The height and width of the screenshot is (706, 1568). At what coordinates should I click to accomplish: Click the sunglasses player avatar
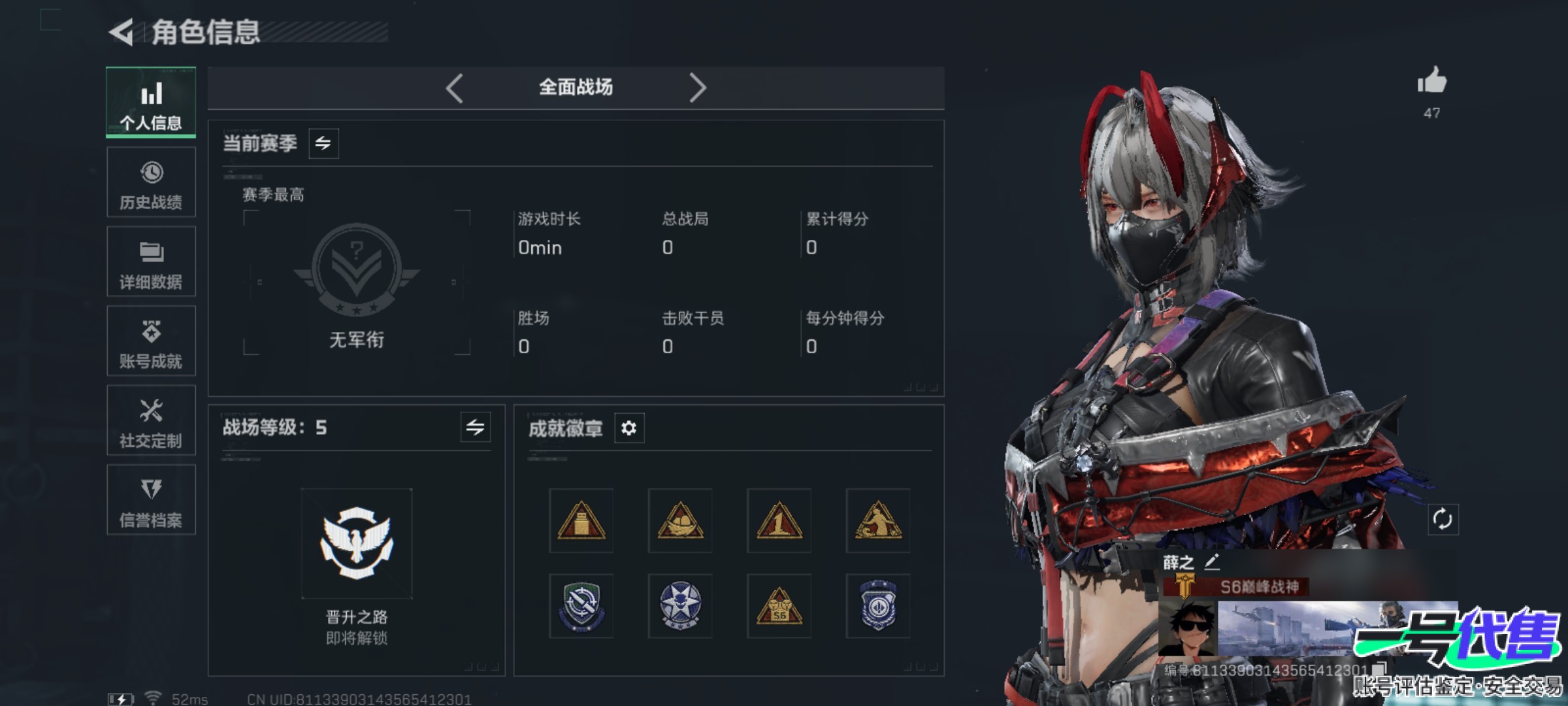pyautogui.click(x=1188, y=630)
